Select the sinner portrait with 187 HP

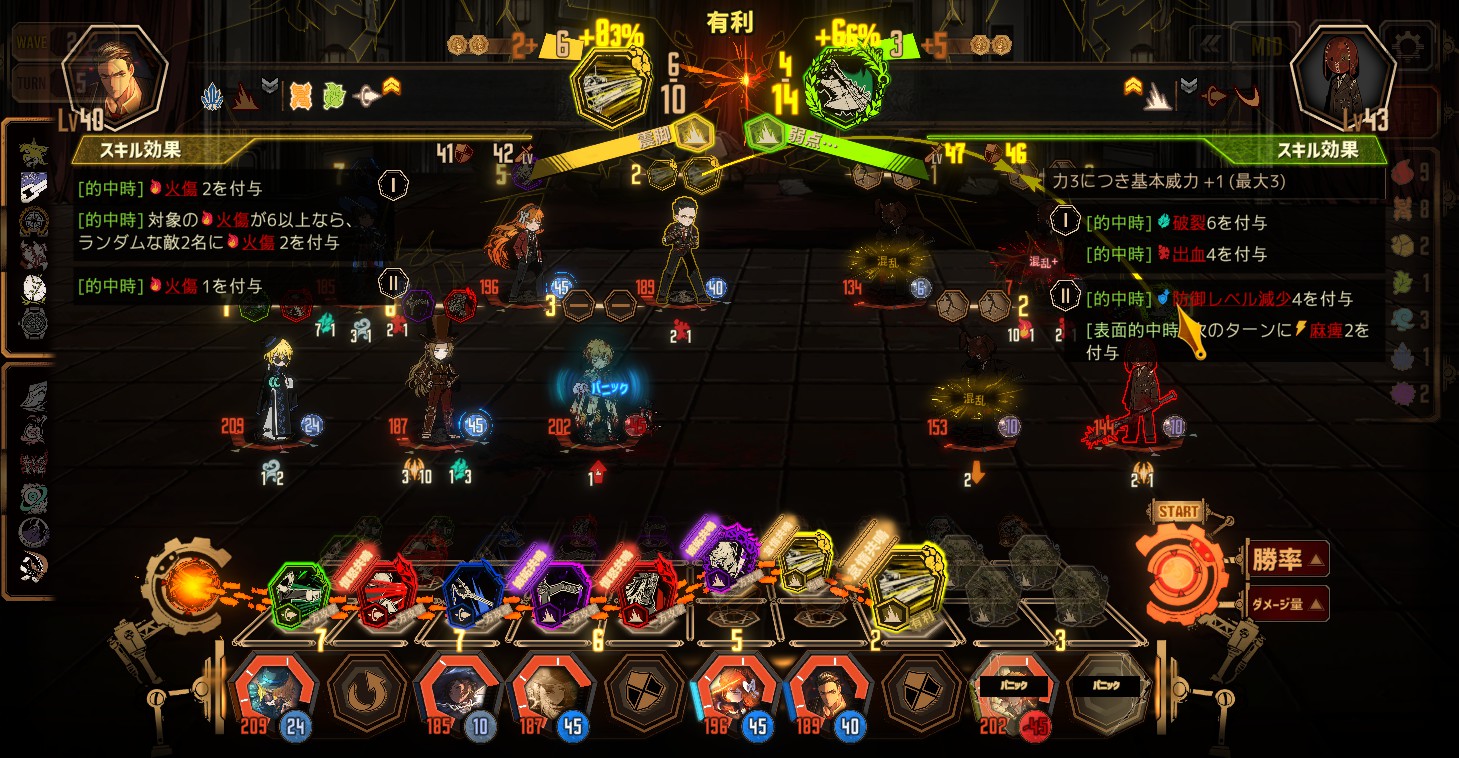551,689
